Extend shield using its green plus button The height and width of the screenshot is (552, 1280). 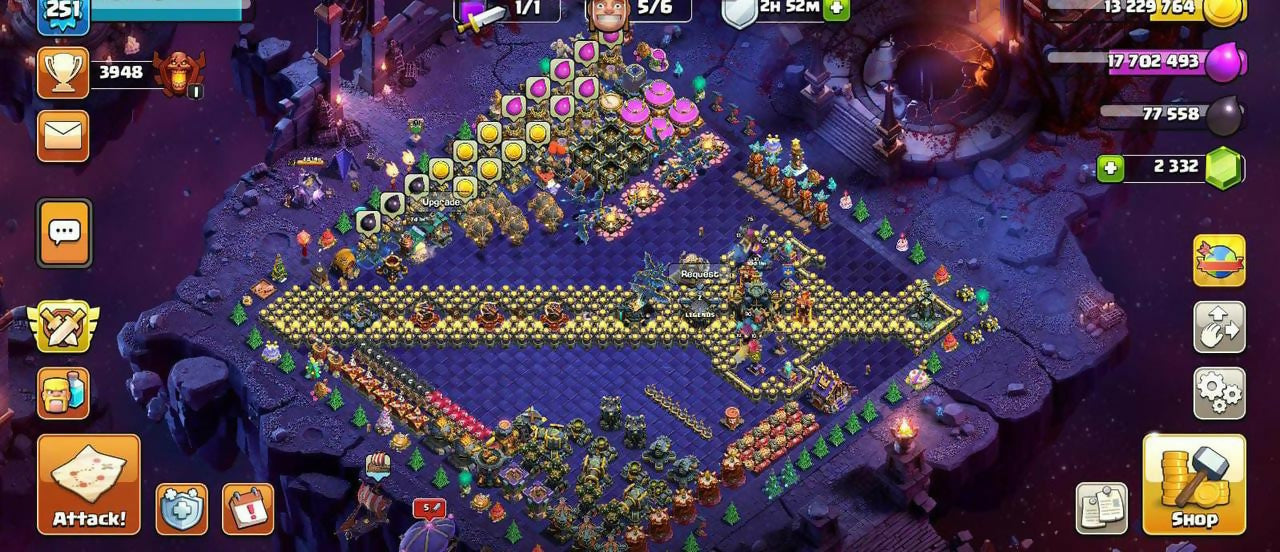(x=836, y=8)
